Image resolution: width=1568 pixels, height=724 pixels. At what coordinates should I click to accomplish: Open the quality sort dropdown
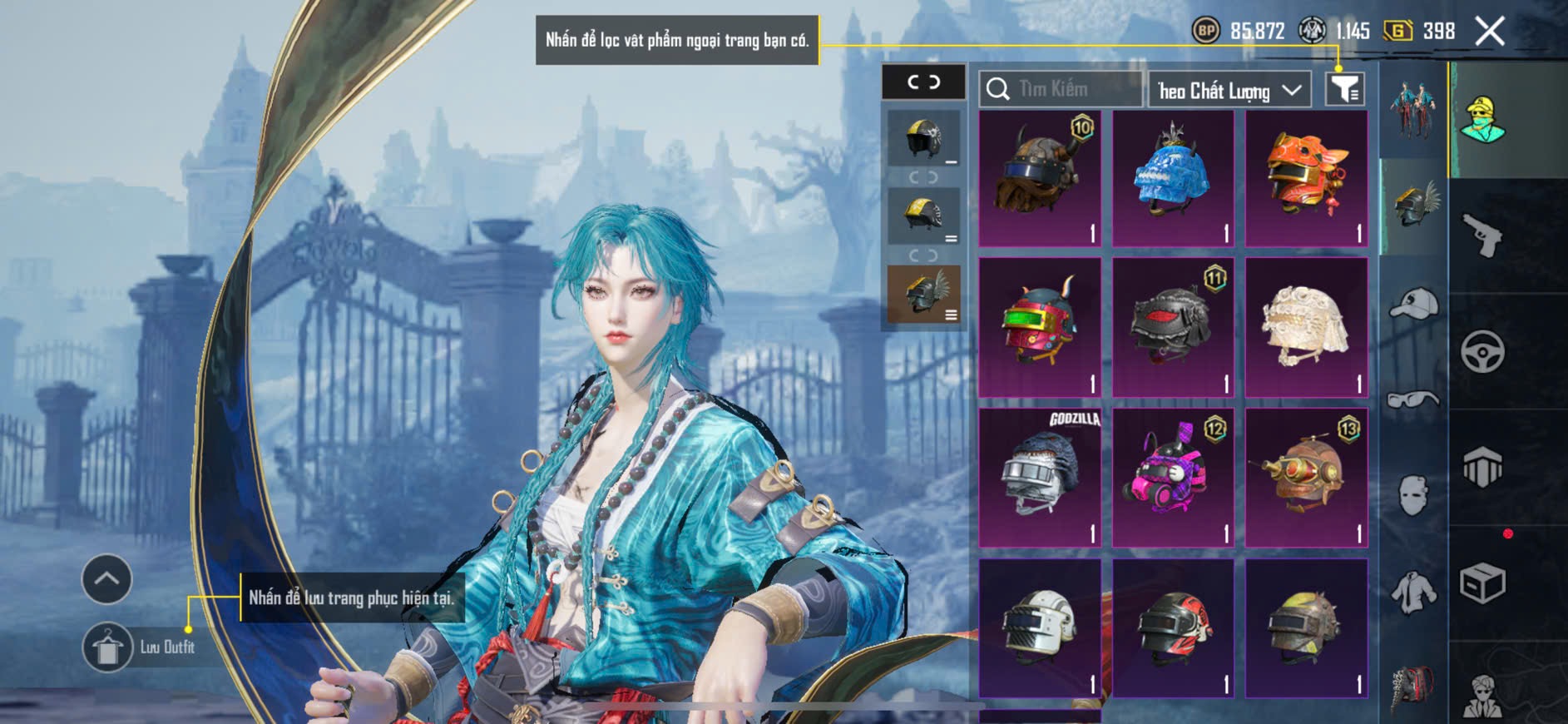tap(1229, 90)
